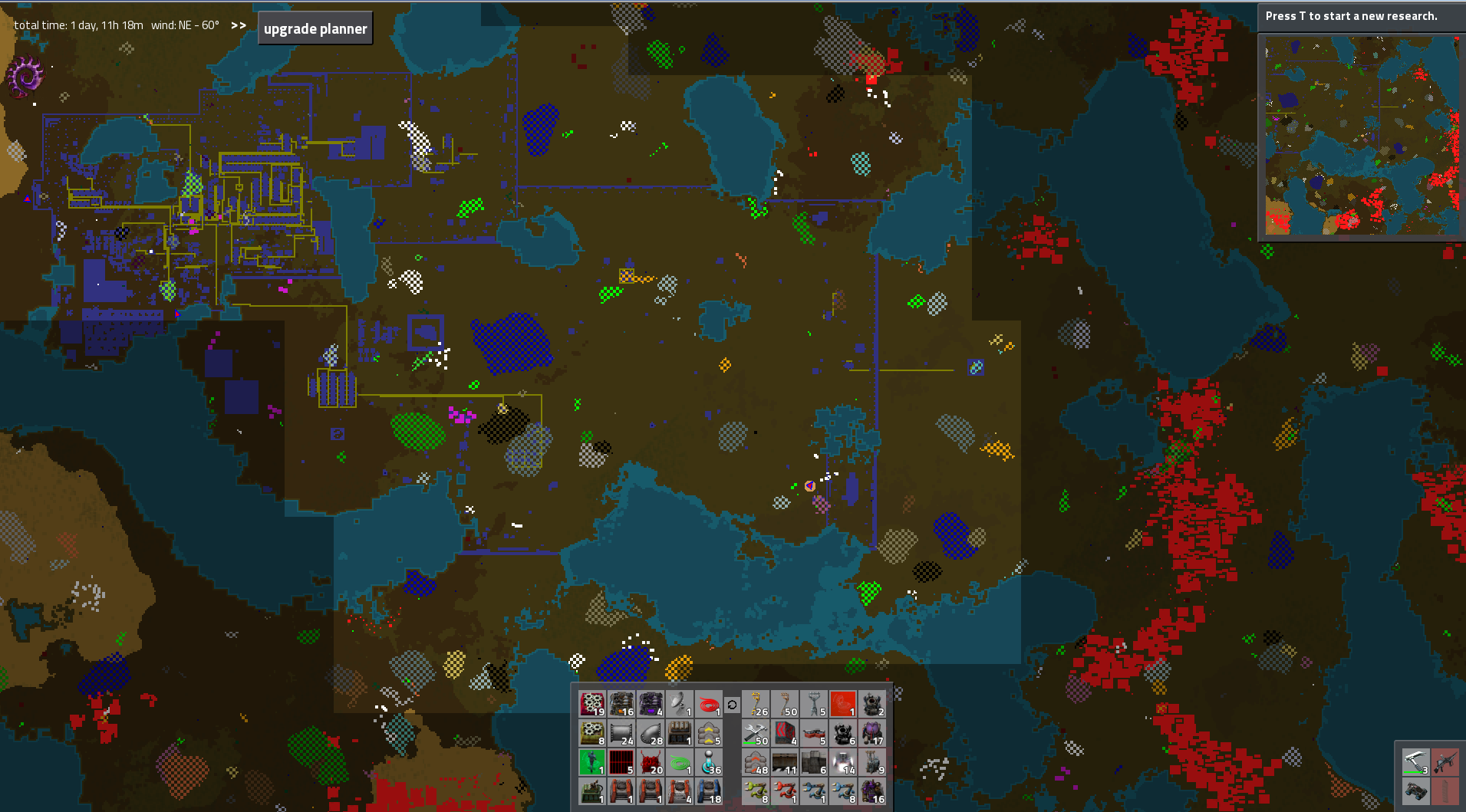The width and height of the screenshot is (1466, 812).
Task: Choose the red blueprint slot
Action: 843,704
